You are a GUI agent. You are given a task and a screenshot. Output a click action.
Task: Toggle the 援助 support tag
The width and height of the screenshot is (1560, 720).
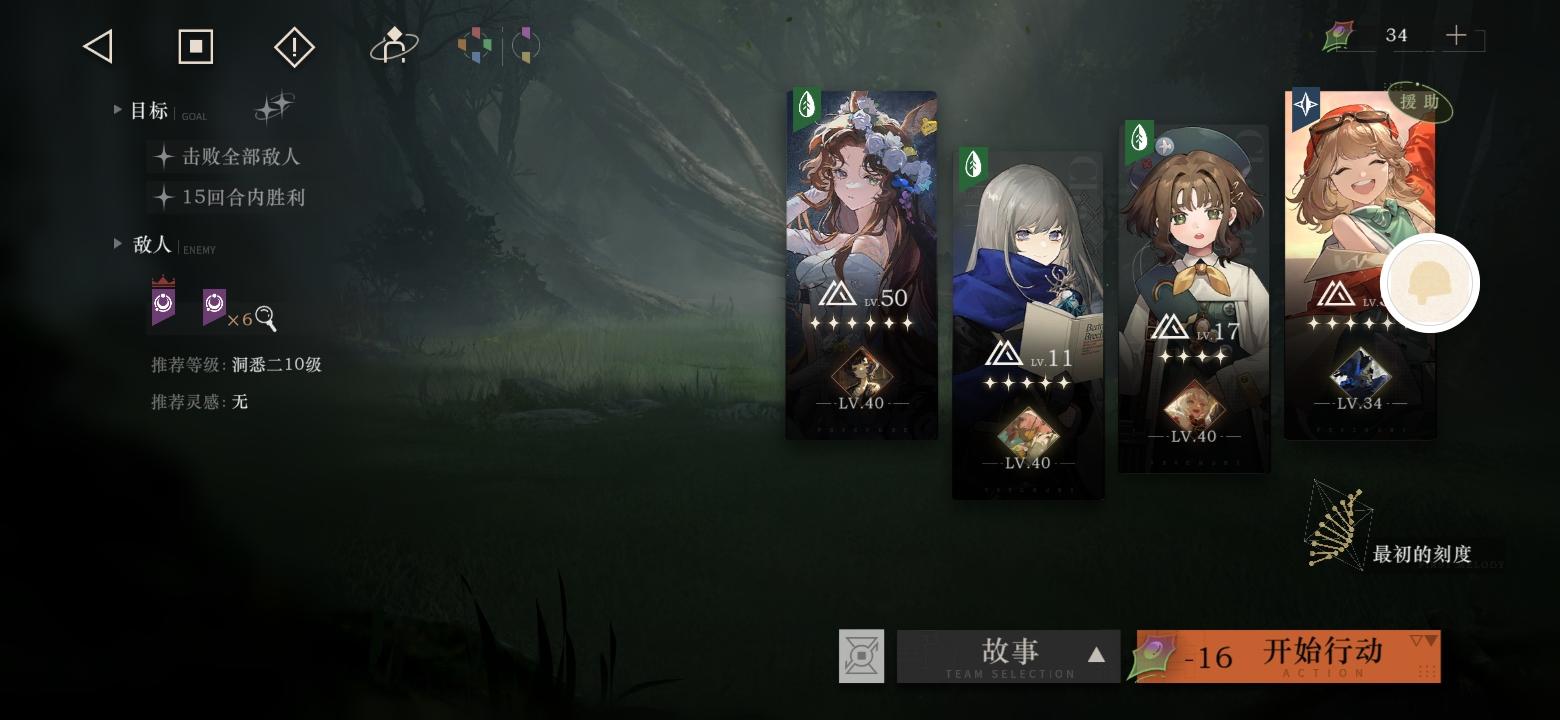[x=1417, y=103]
